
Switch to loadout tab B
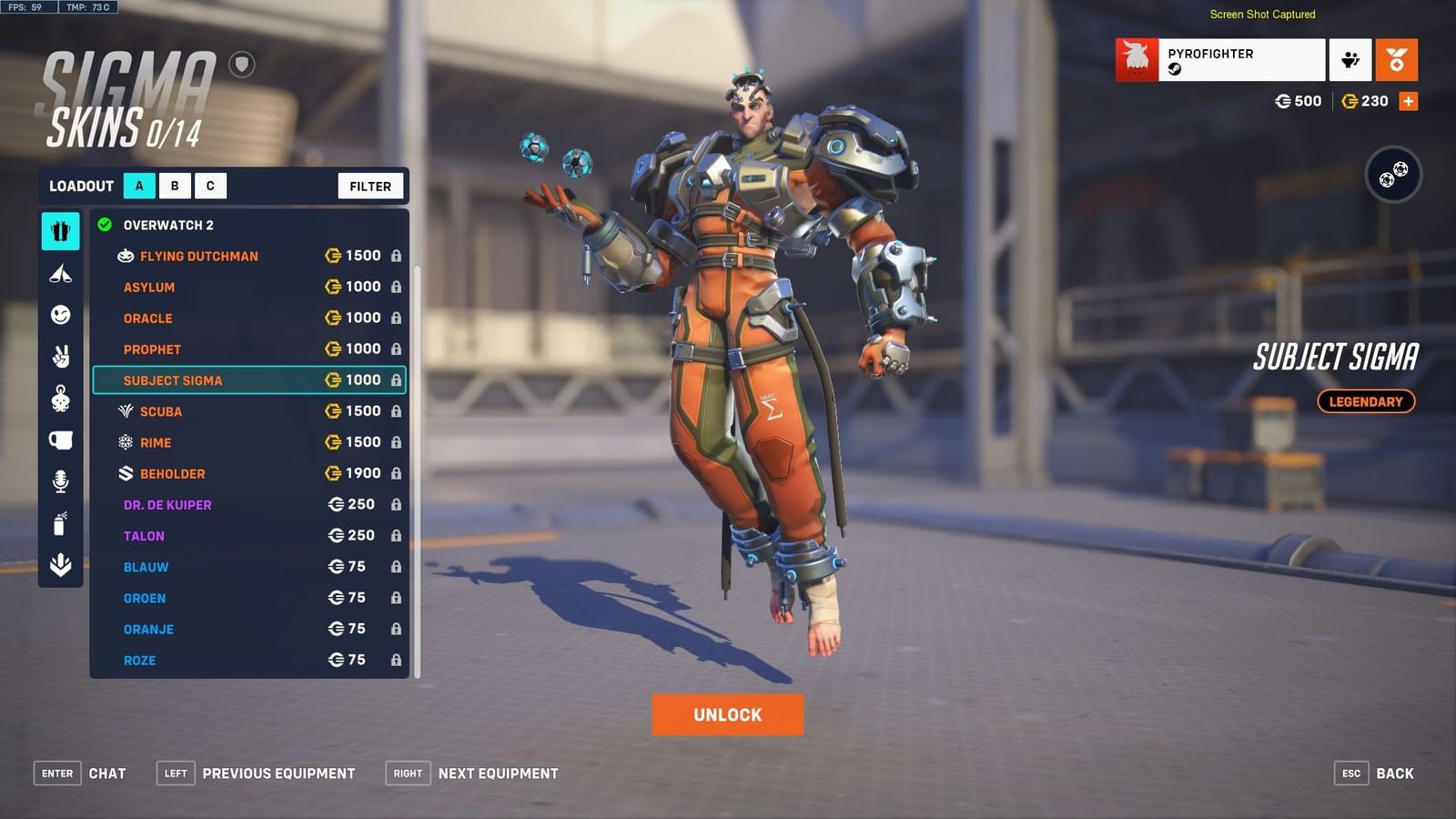pos(175,186)
